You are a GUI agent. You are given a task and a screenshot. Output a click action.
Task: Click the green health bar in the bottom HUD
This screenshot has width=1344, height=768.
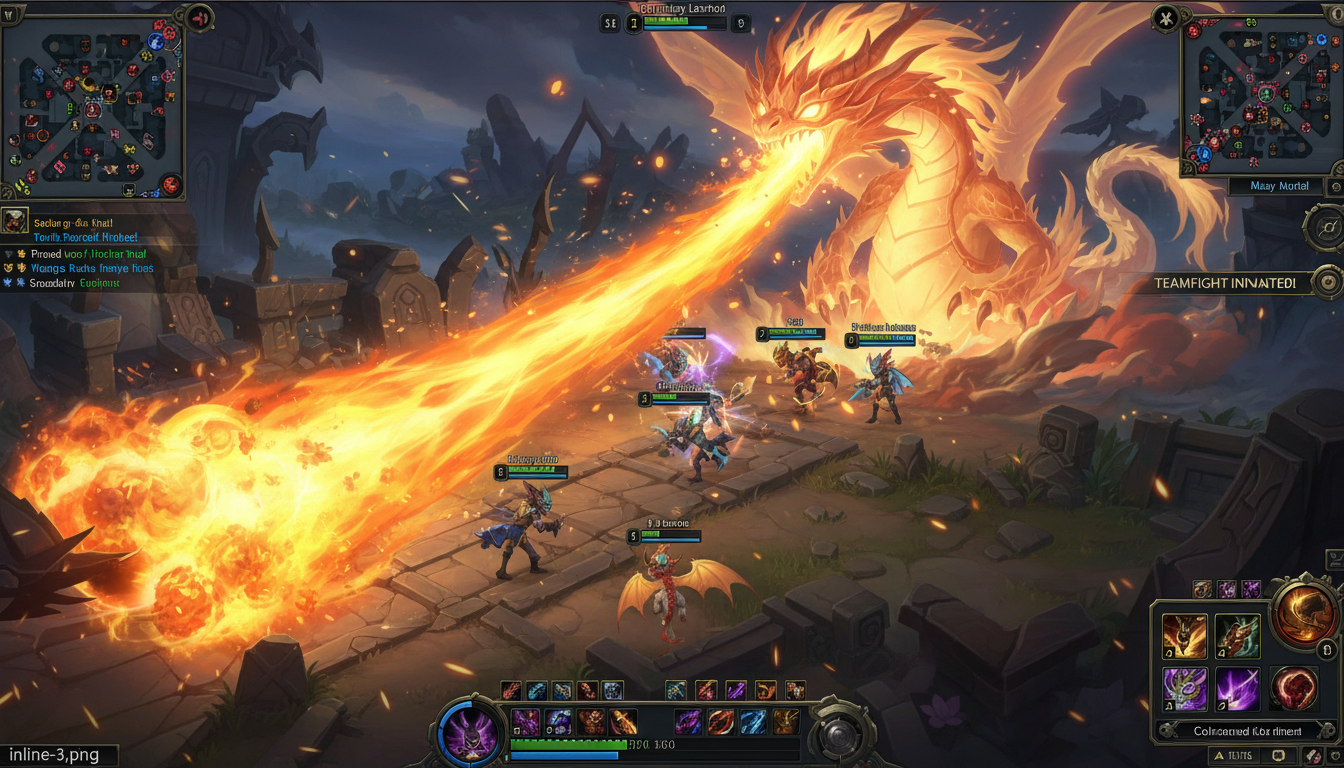pos(568,743)
